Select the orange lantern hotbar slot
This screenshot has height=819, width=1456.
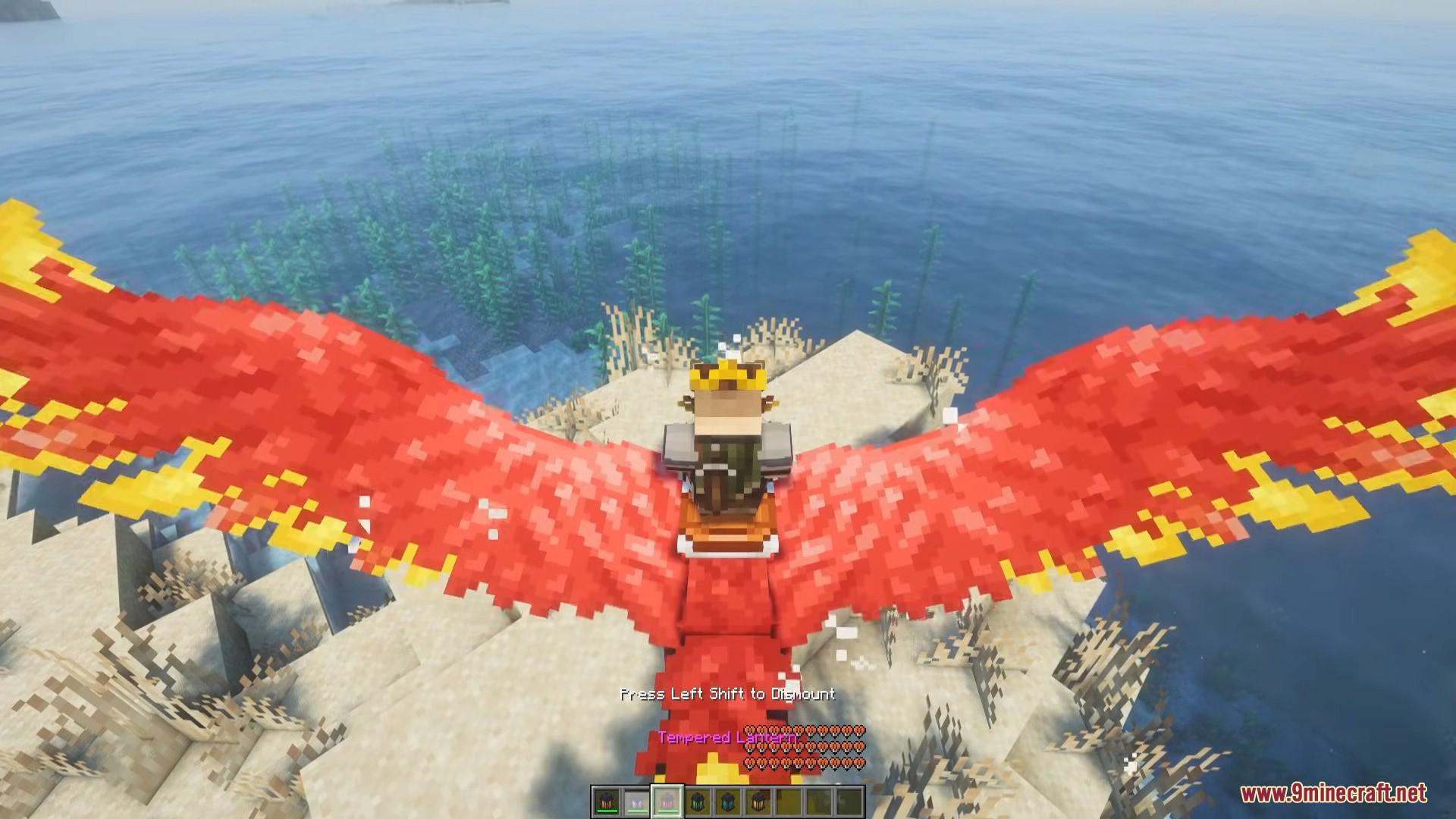(607, 802)
